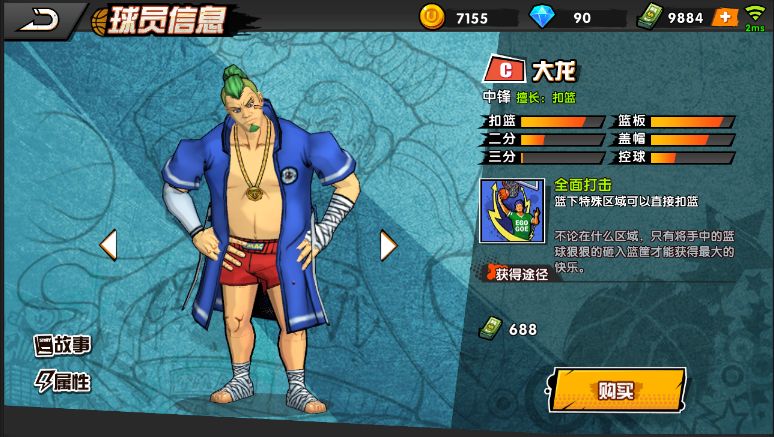774x437 pixels.
Task: Buy the player with the 购买 button
Action: [617, 390]
